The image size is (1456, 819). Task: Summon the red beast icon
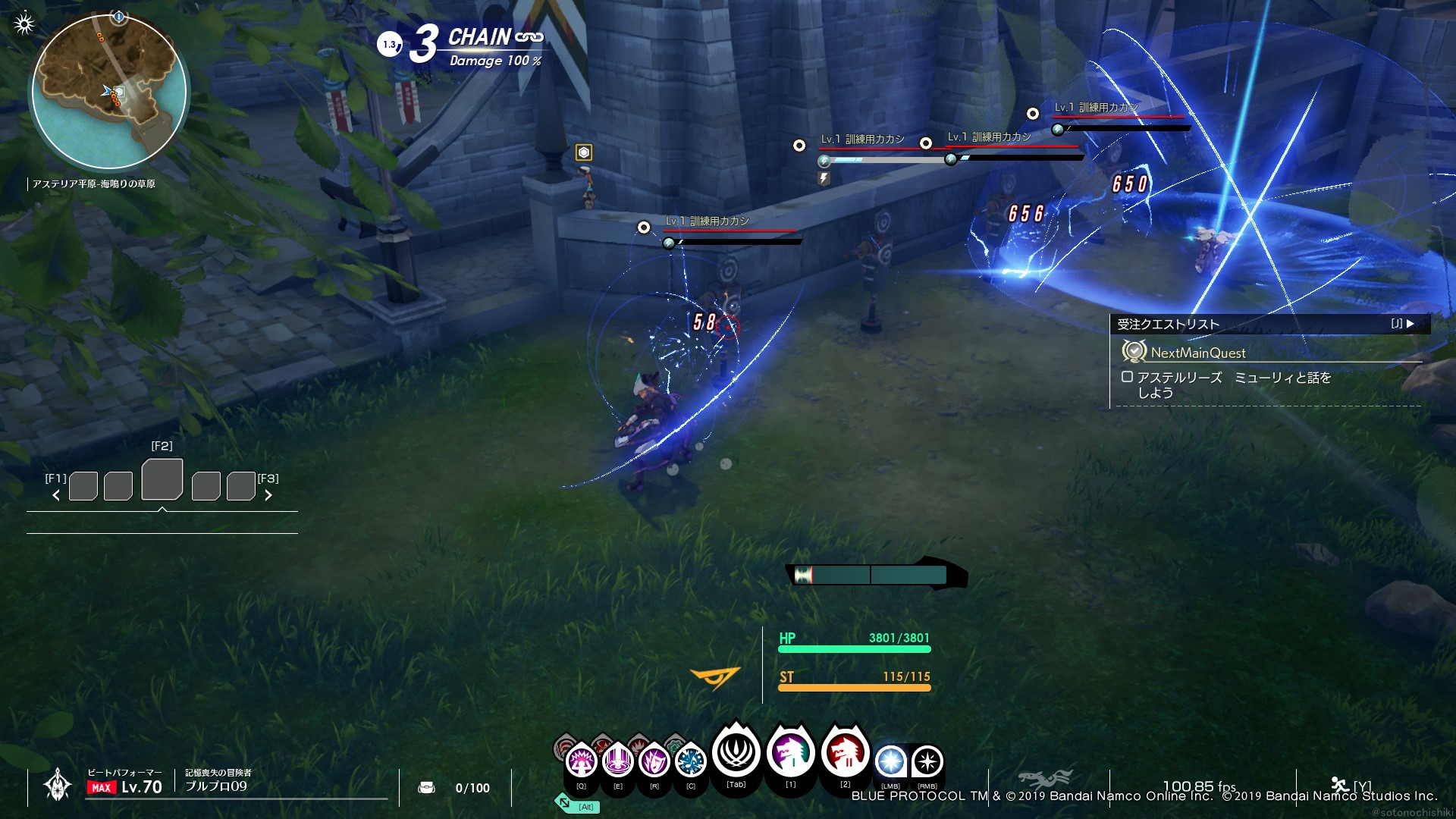tap(845, 752)
